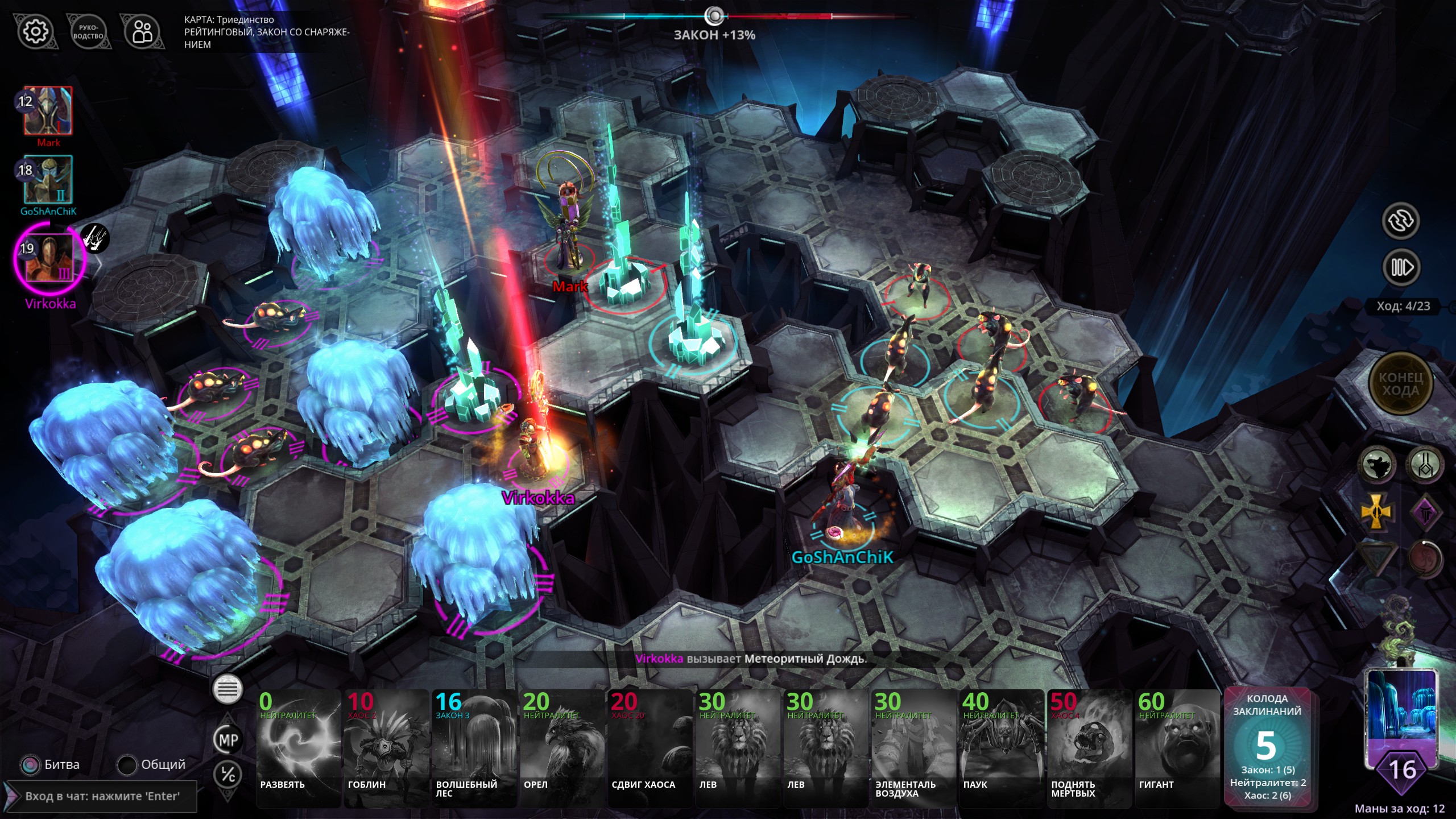1456x819 pixels.
Task: Pick the Волшебный Лес card
Action: point(474,748)
